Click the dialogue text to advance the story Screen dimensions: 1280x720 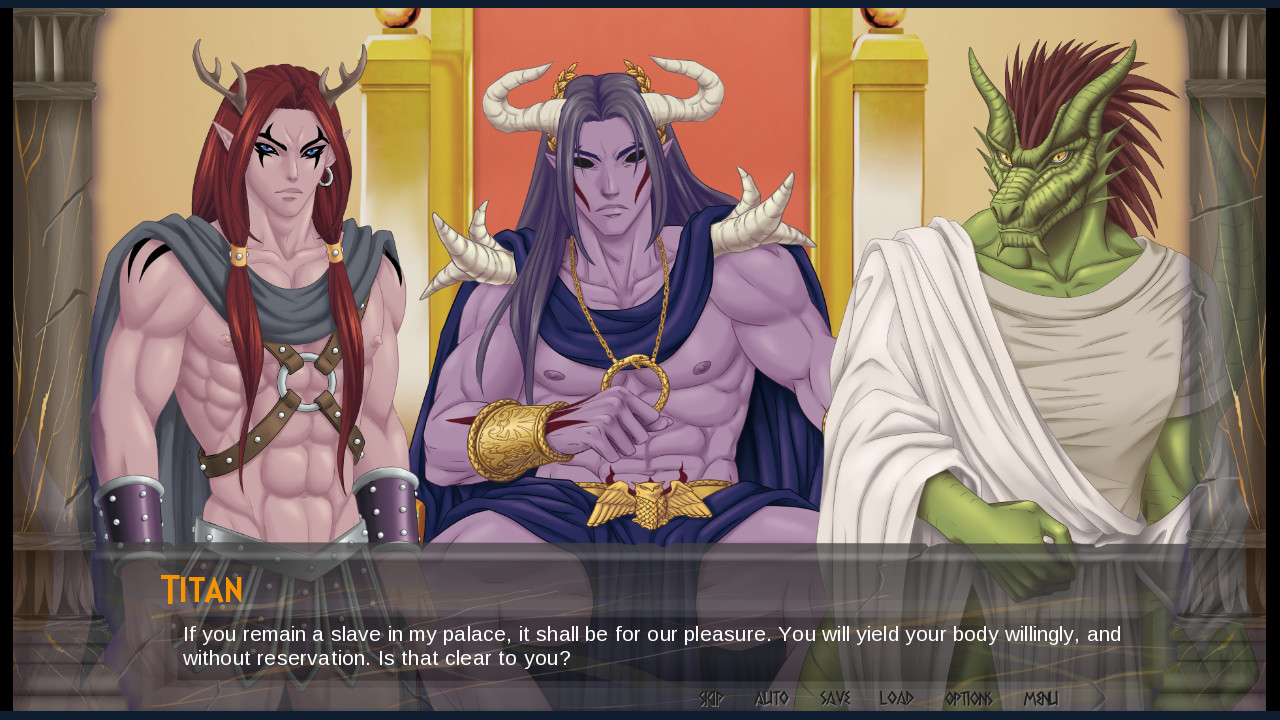pos(600,645)
